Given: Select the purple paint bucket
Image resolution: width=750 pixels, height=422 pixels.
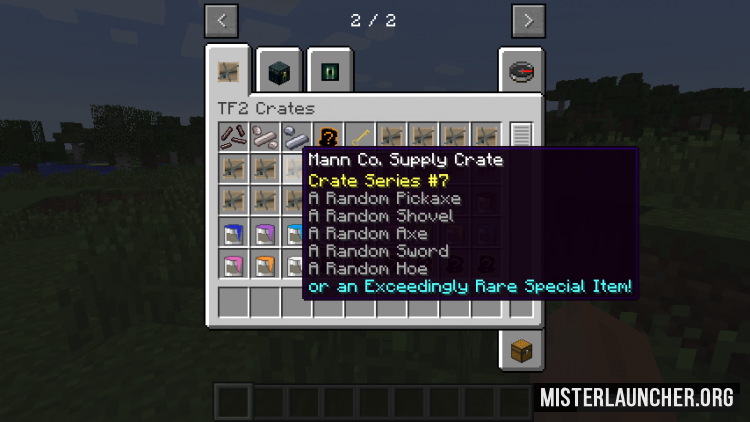Looking at the screenshot, I should (265, 234).
